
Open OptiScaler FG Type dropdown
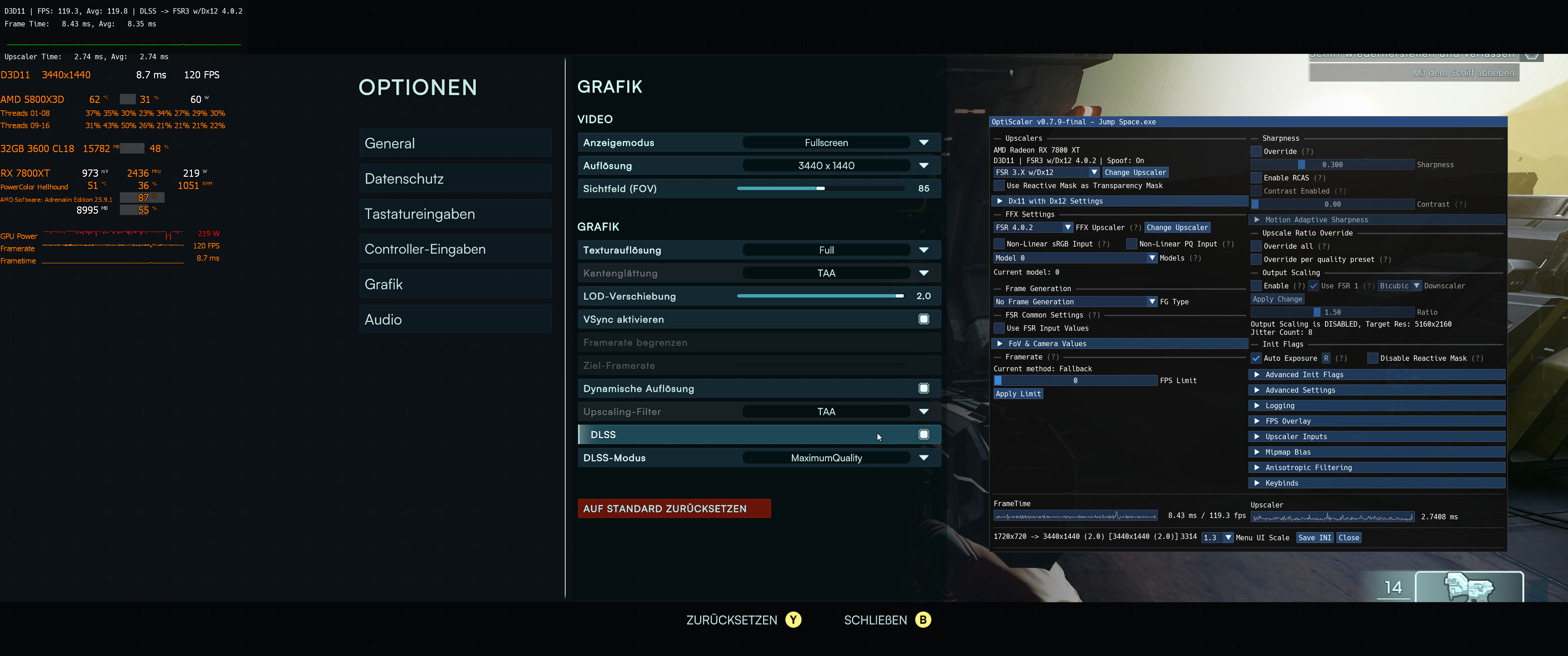point(1151,302)
